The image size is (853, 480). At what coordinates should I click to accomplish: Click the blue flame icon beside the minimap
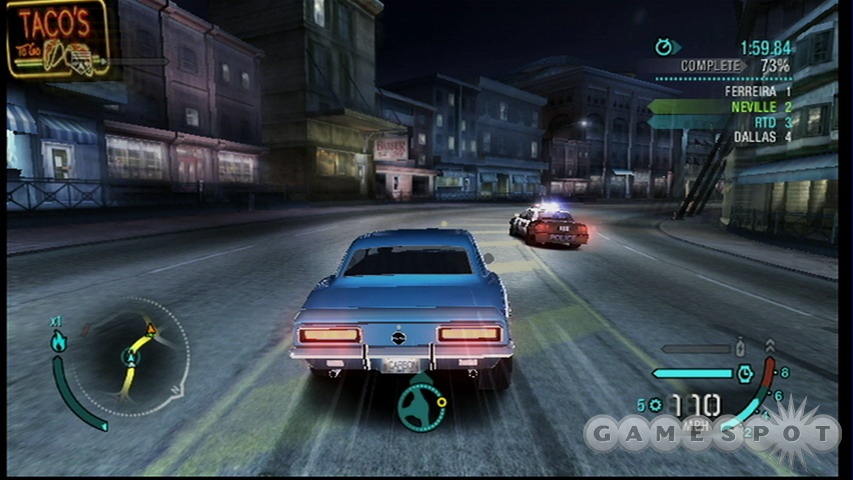click(x=58, y=341)
